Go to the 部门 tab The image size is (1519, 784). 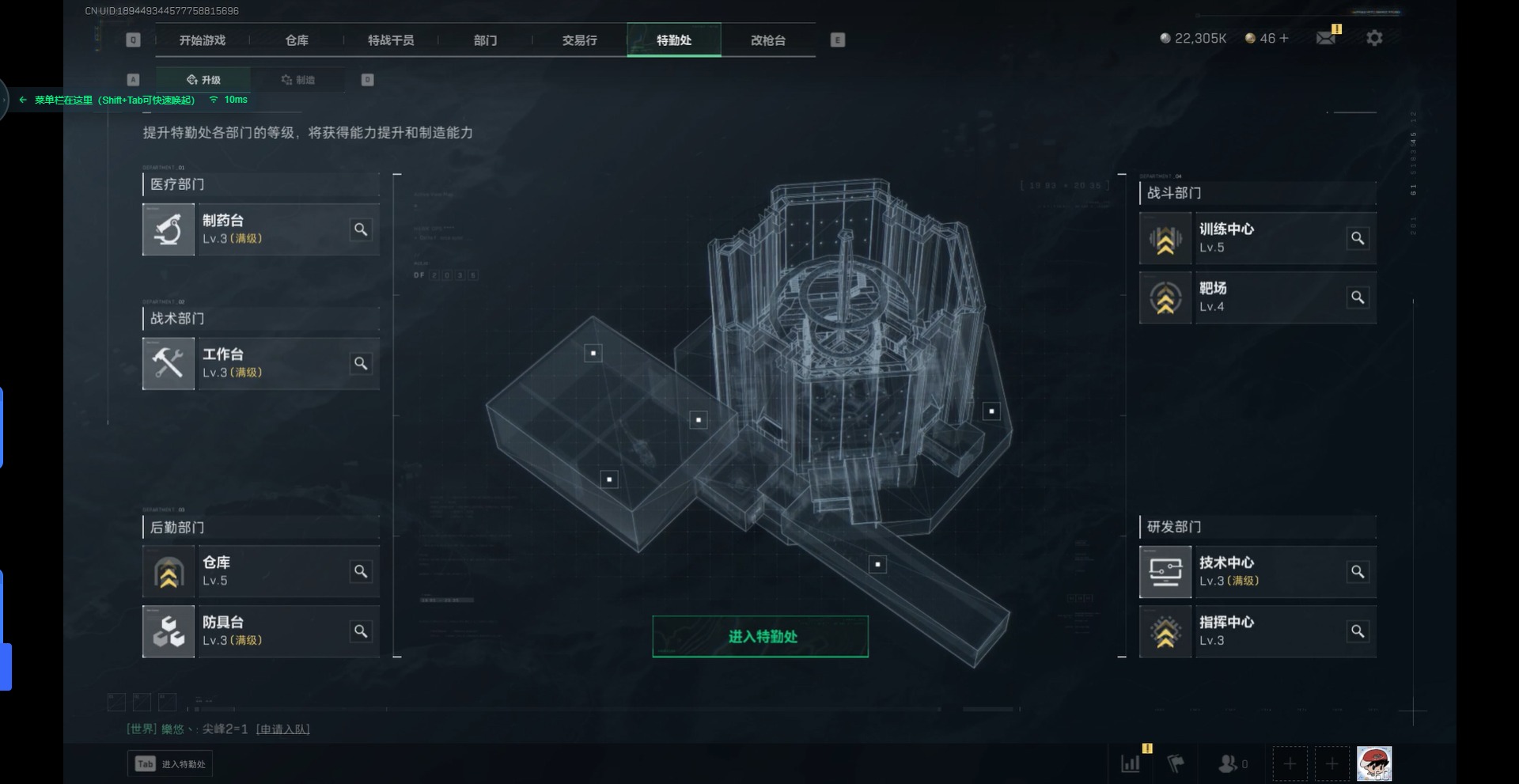pyautogui.click(x=485, y=40)
